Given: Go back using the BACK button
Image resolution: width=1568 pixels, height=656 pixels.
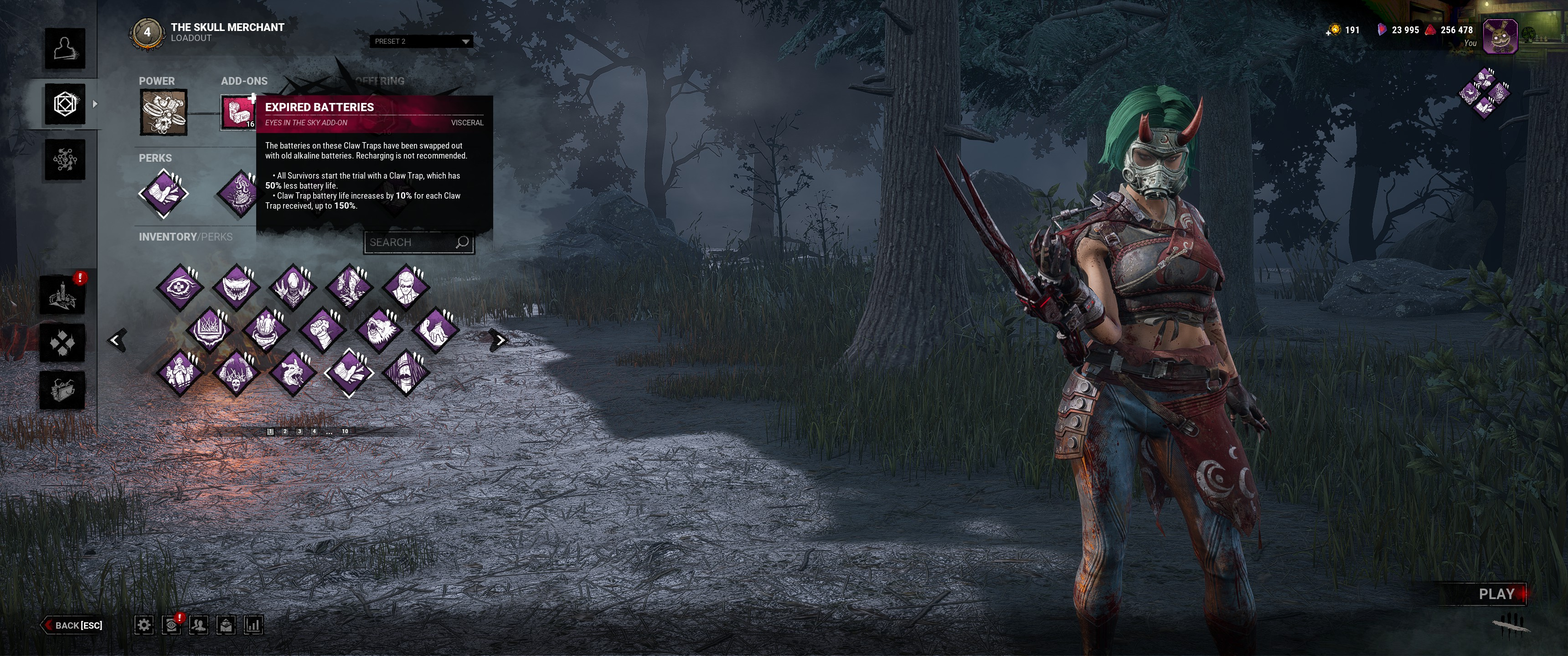Looking at the screenshot, I should click(x=73, y=625).
